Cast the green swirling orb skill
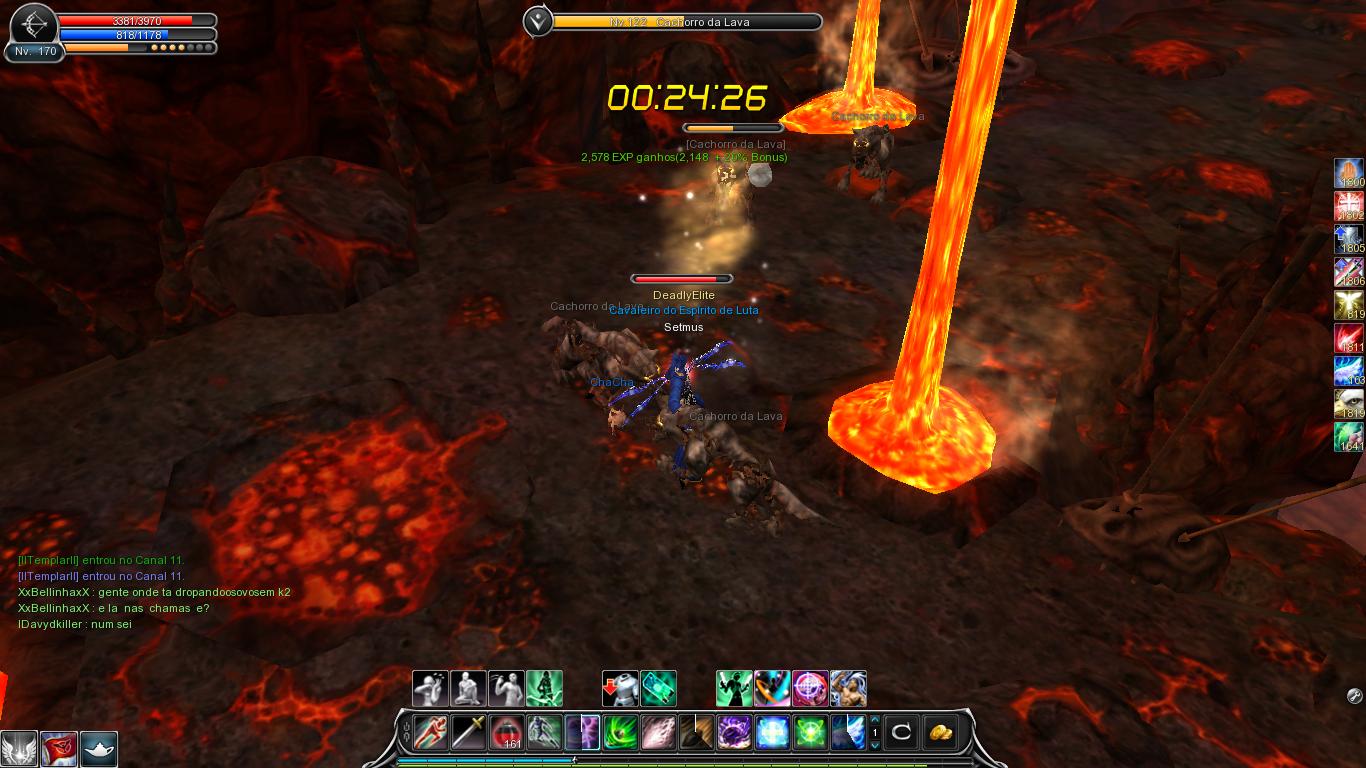Viewport: 1366px width, 768px height. tap(620, 732)
